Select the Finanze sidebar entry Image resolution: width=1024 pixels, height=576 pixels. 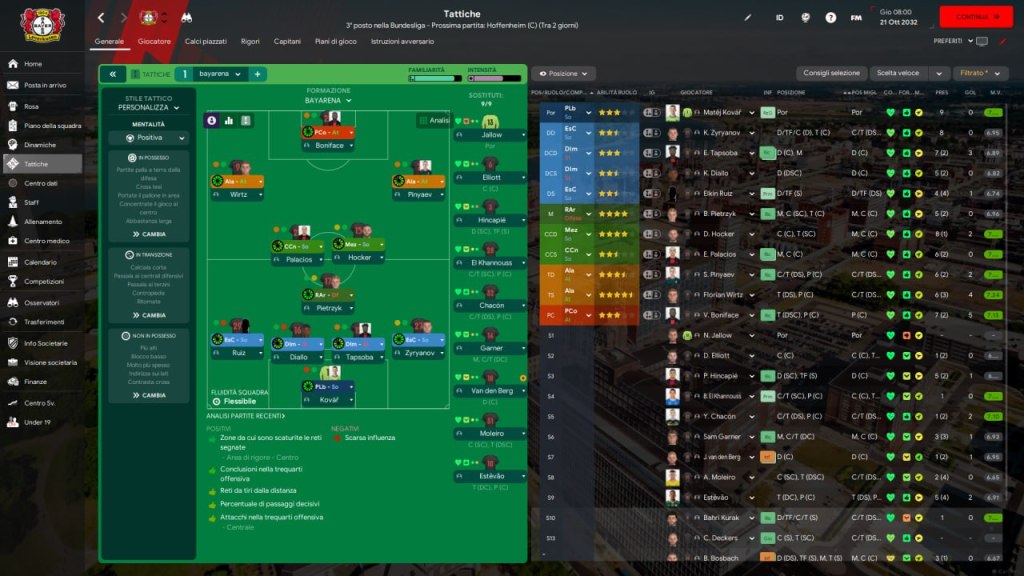(x=36, y=381)
